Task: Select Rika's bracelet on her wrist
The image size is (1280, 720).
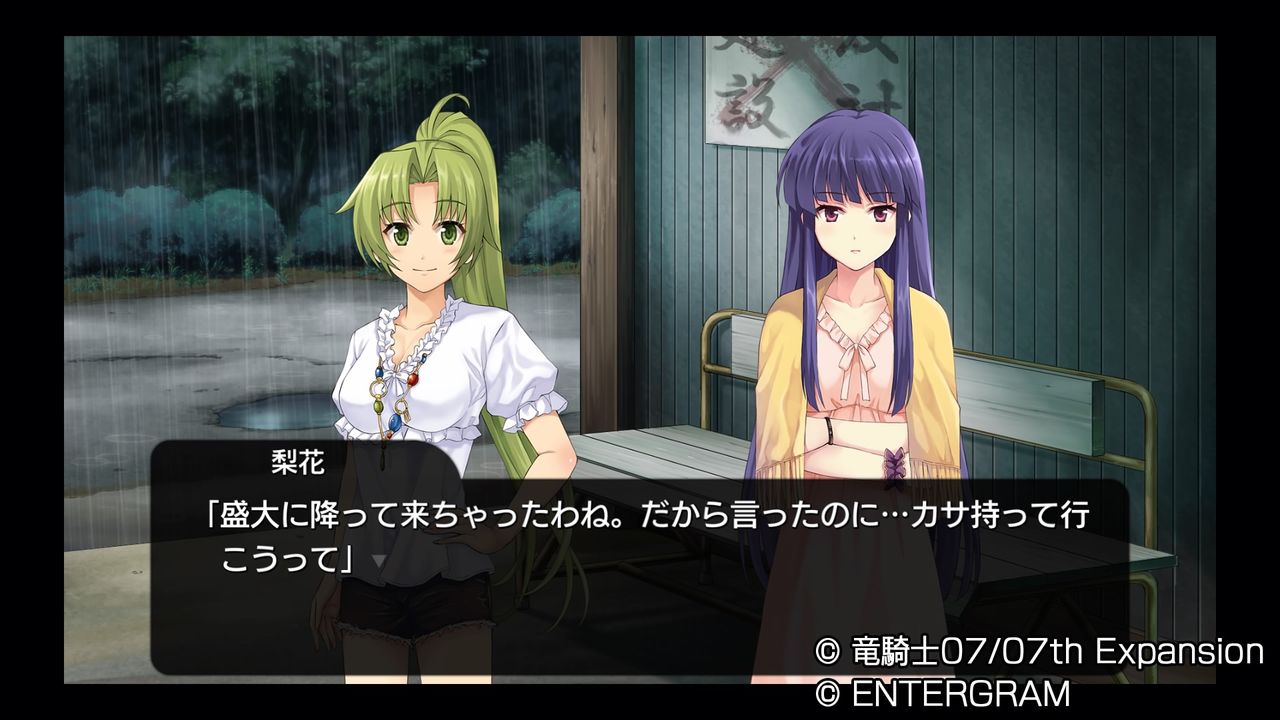Action: point(828,432)
